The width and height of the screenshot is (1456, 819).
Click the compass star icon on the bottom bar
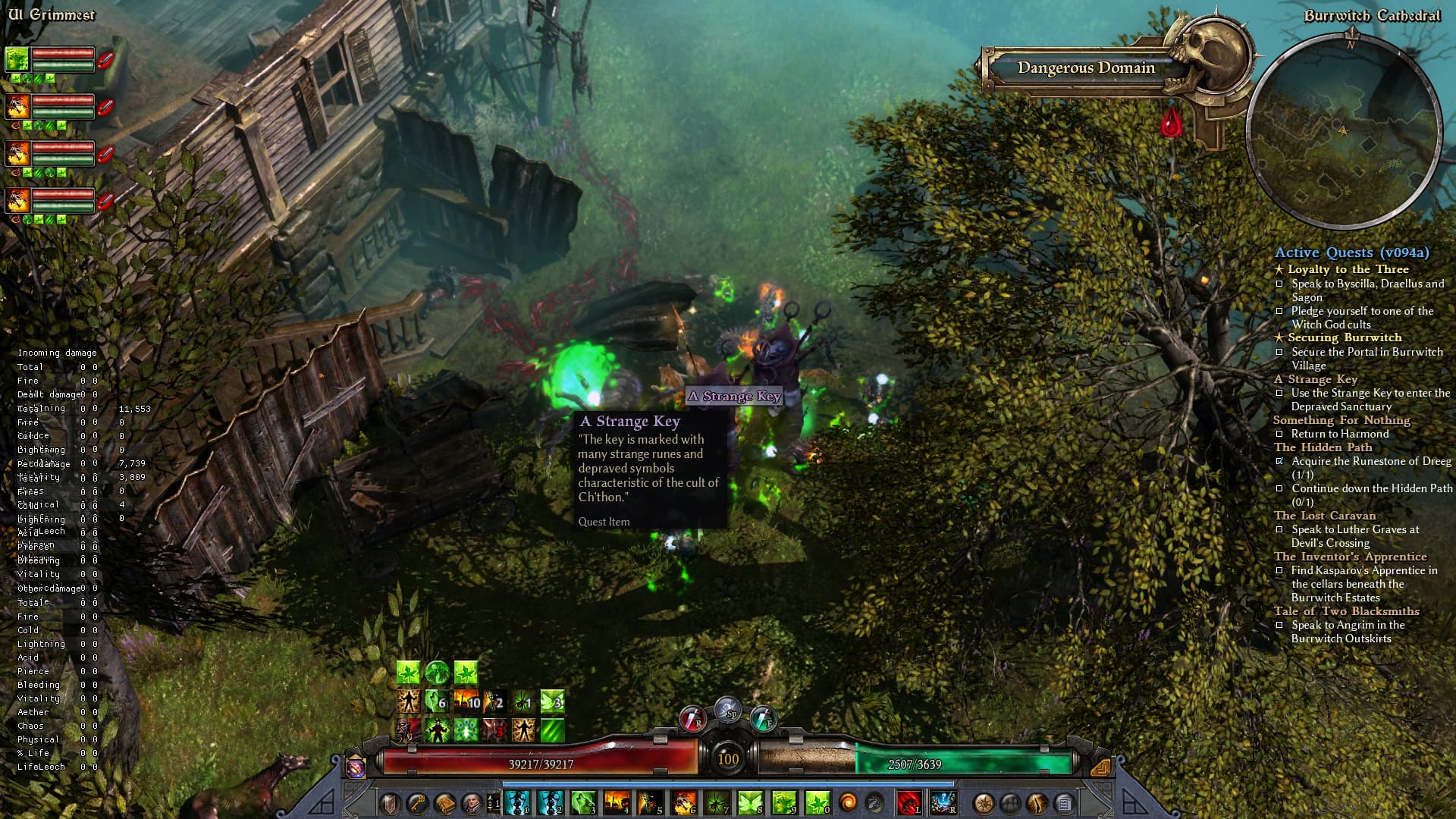point(984,803)
